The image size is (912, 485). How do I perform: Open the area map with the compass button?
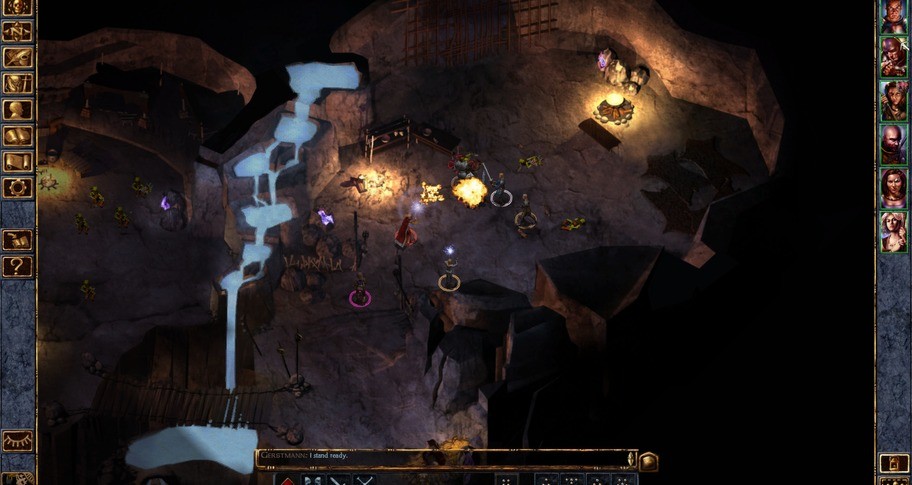(x=18, y=31)
